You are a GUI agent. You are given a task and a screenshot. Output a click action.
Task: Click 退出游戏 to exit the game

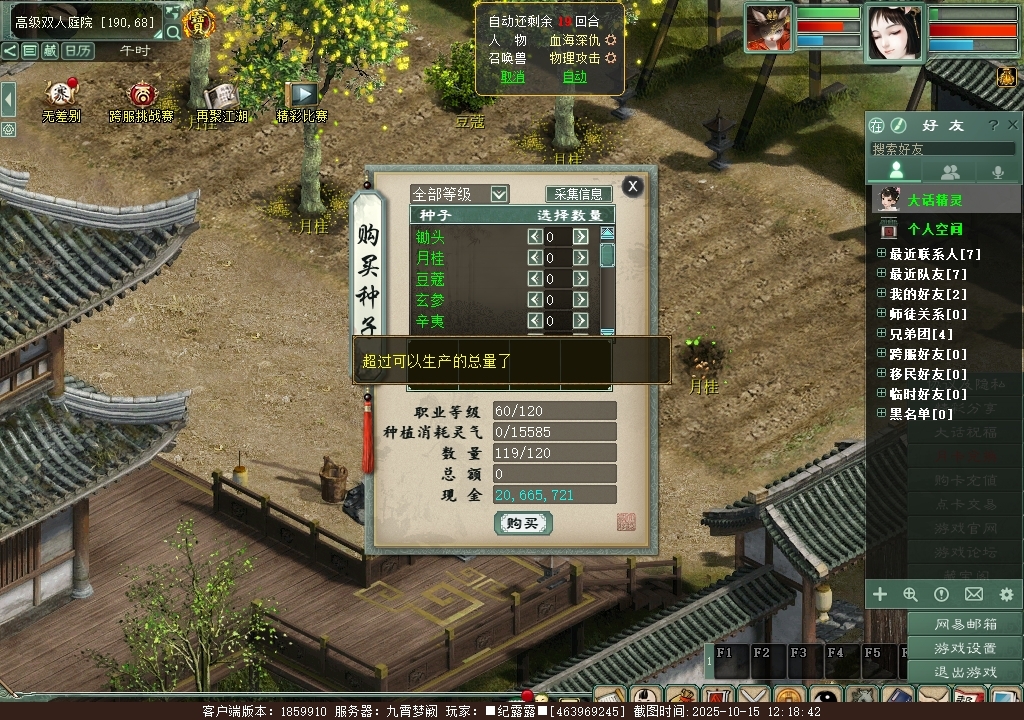[965, 671]
